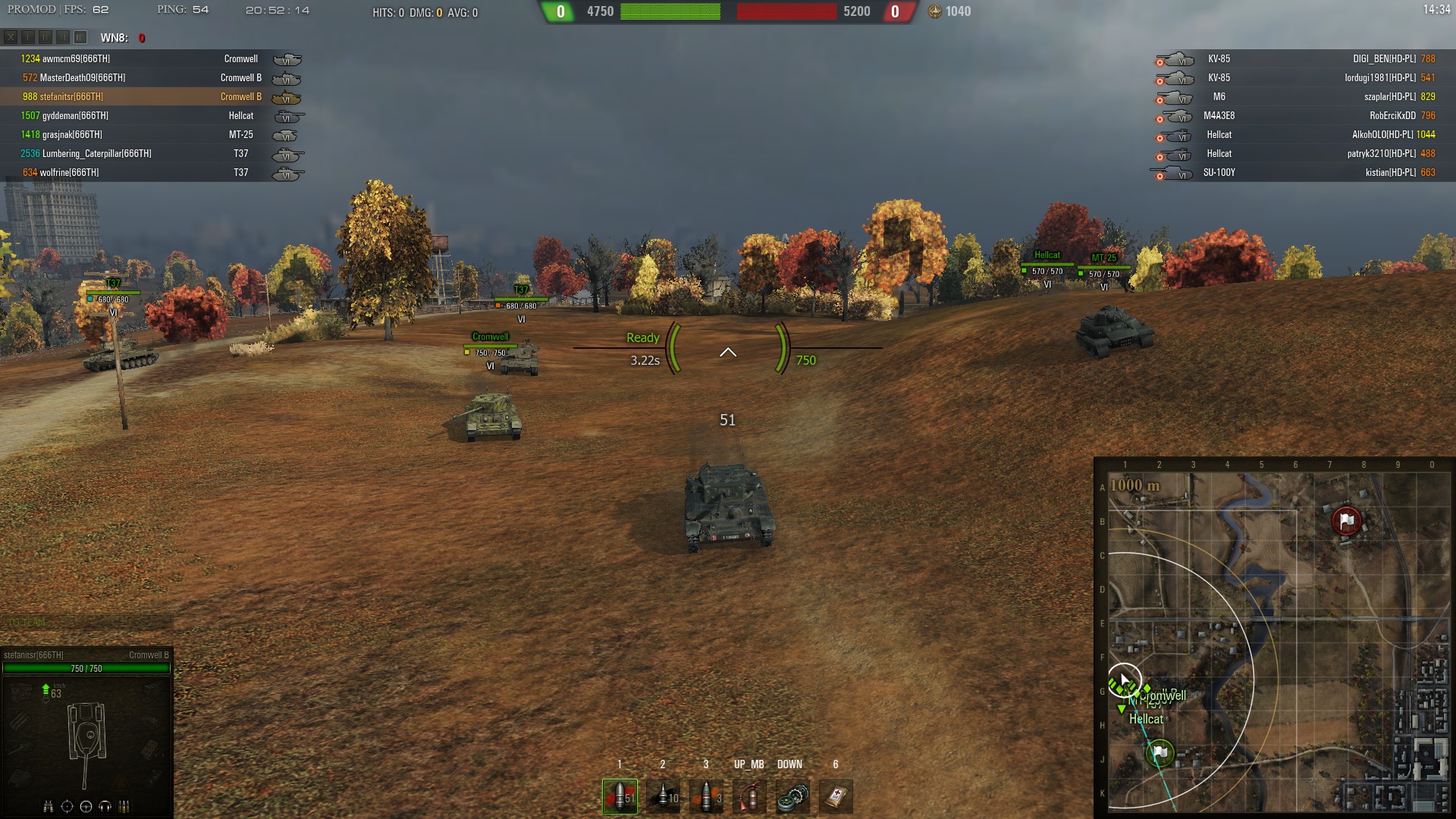Click enemy kistian's SU-100Y entry
This screenshot has width=1456, height=819.
1297,173
